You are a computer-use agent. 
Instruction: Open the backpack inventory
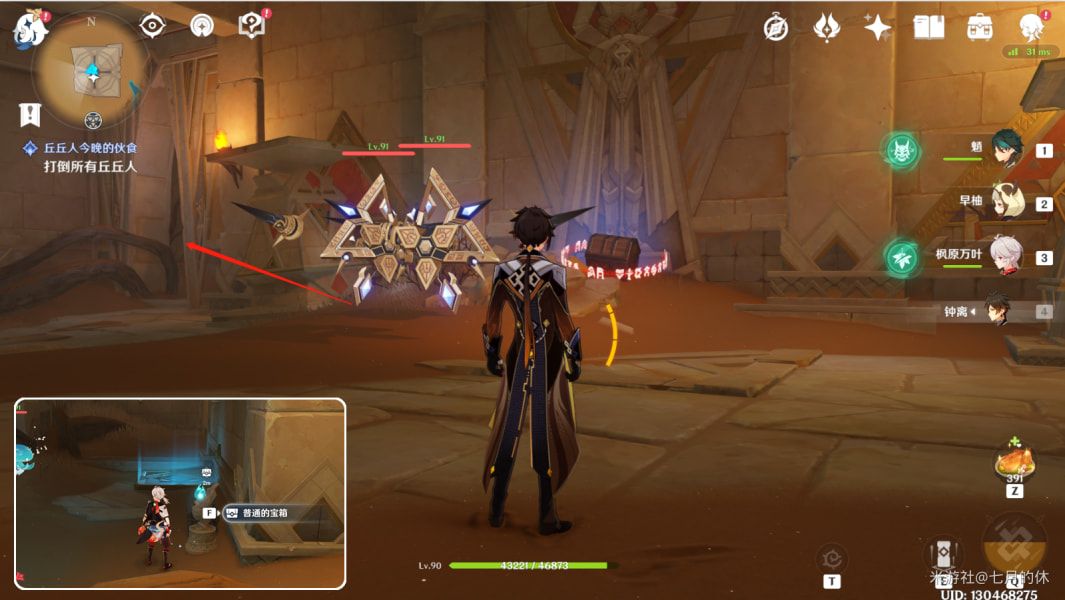coord(980,28)
